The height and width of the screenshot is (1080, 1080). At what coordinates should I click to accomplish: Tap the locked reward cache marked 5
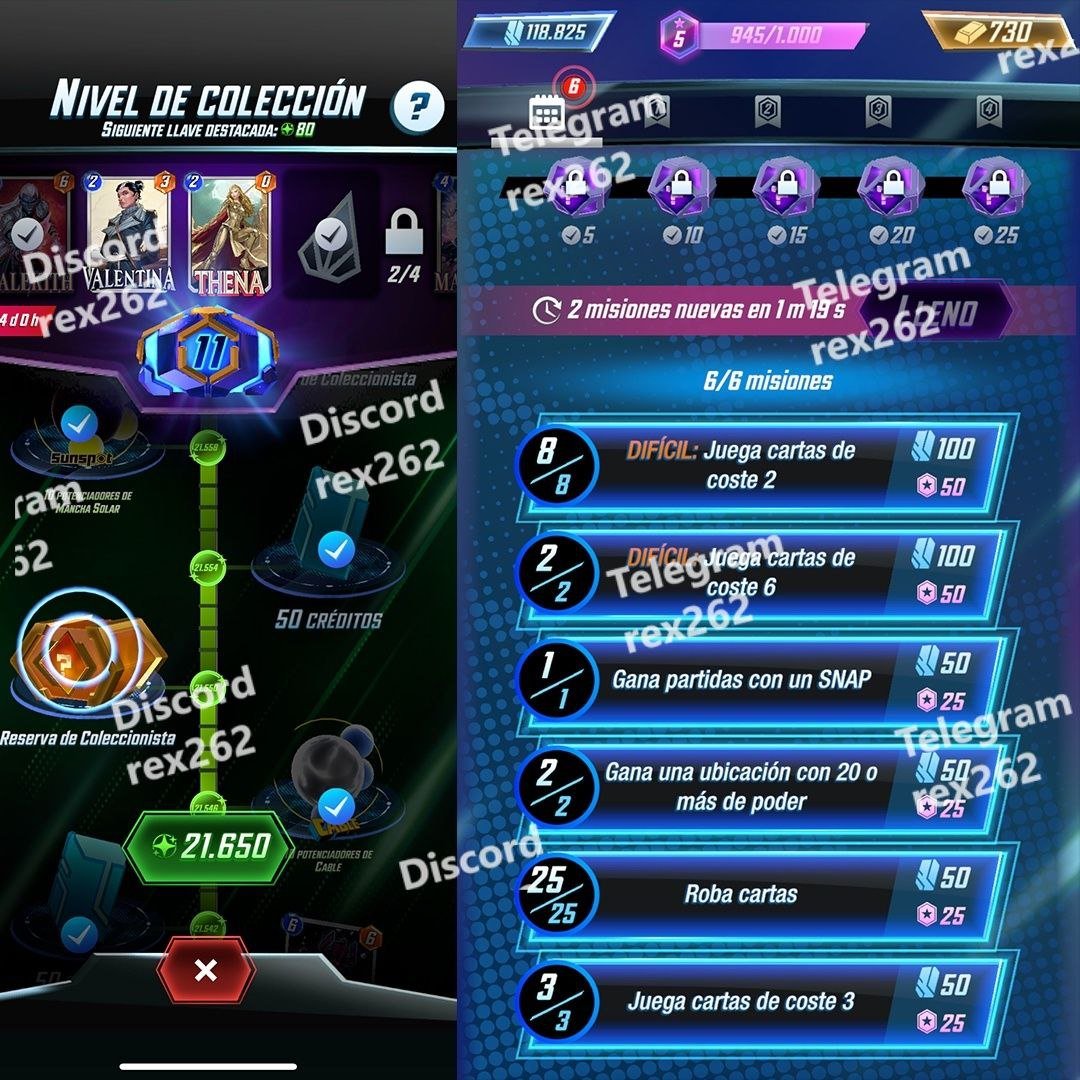[x=577, y=190]
